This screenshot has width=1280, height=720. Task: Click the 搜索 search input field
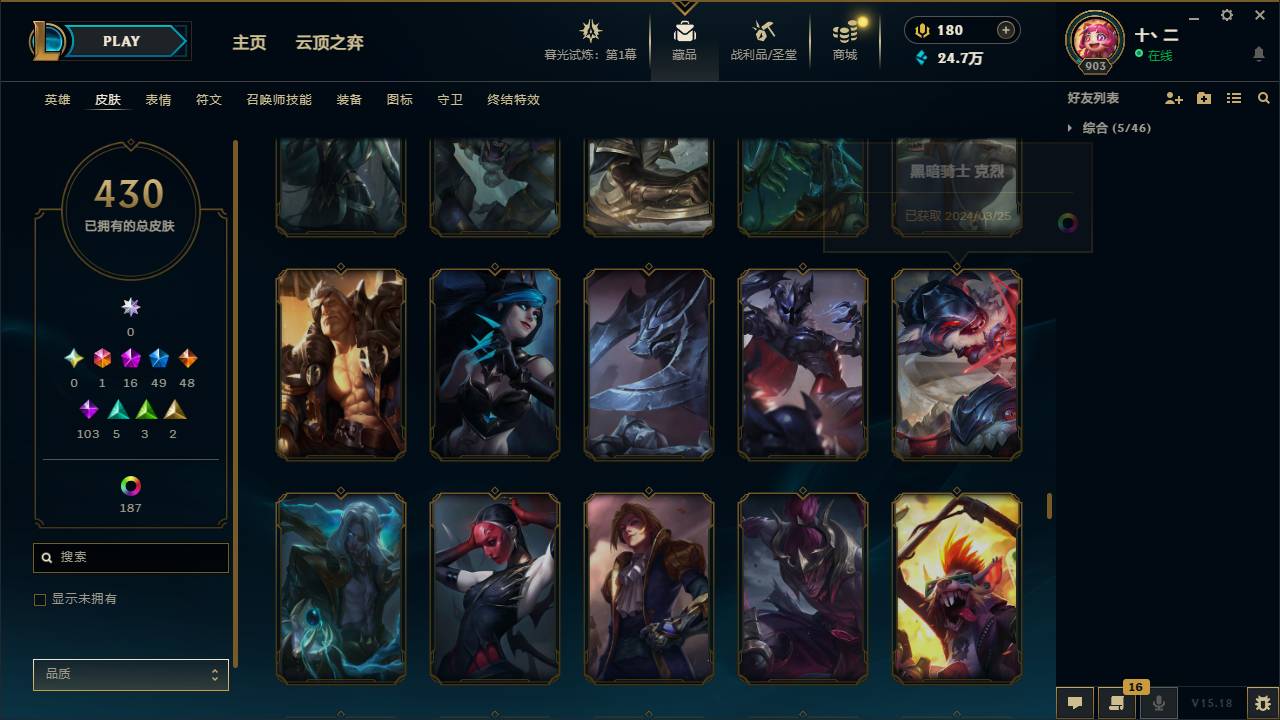pyautogui.click(x=130, y=557)
